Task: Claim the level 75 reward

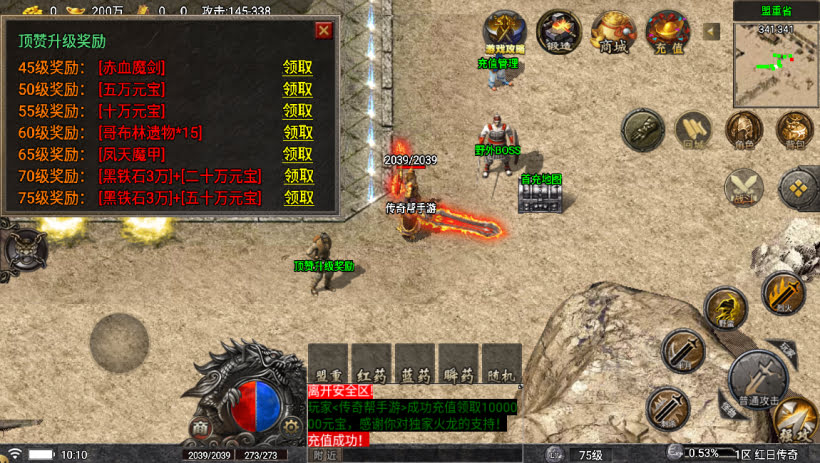Action: tap(298, 197)
